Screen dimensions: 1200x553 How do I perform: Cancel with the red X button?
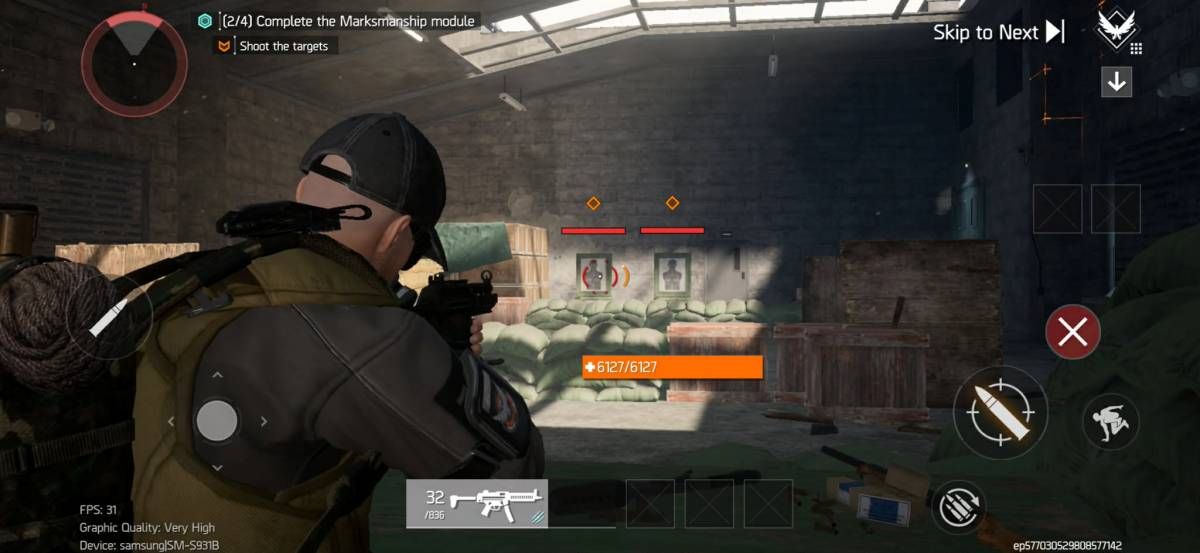coord(1072,333)
